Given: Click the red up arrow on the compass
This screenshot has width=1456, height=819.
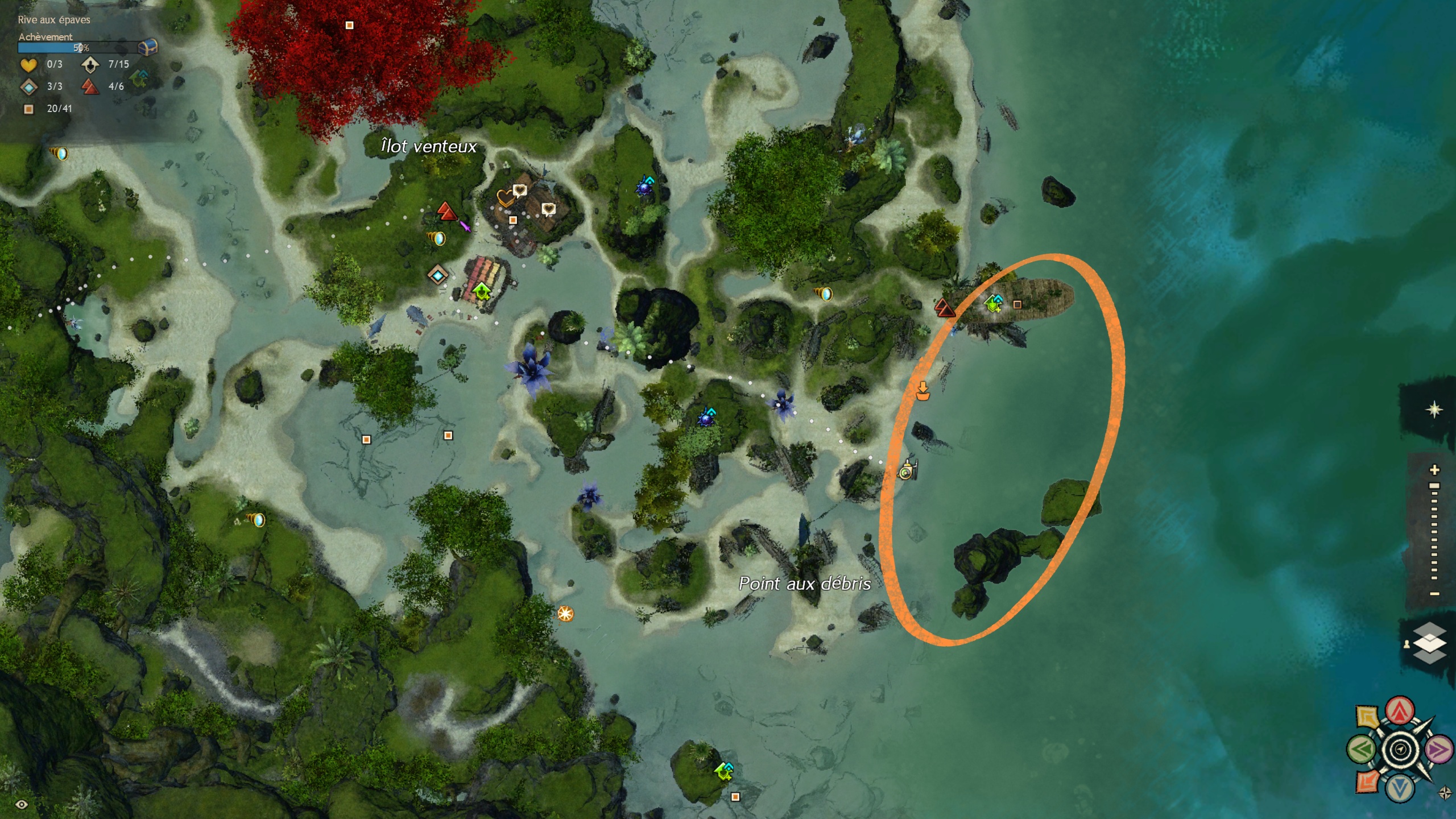Looking at the screenshot, I should click(1400, 710).
